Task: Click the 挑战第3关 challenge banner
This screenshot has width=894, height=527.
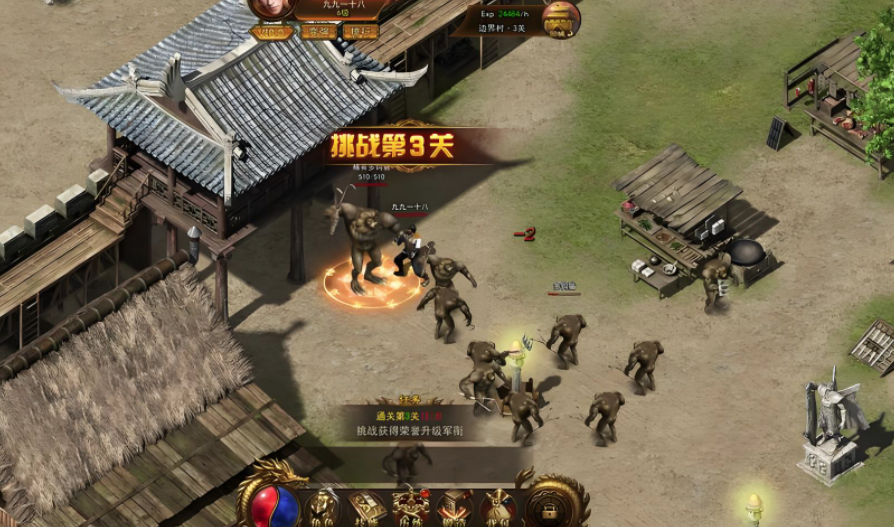Action: (392, 147)
